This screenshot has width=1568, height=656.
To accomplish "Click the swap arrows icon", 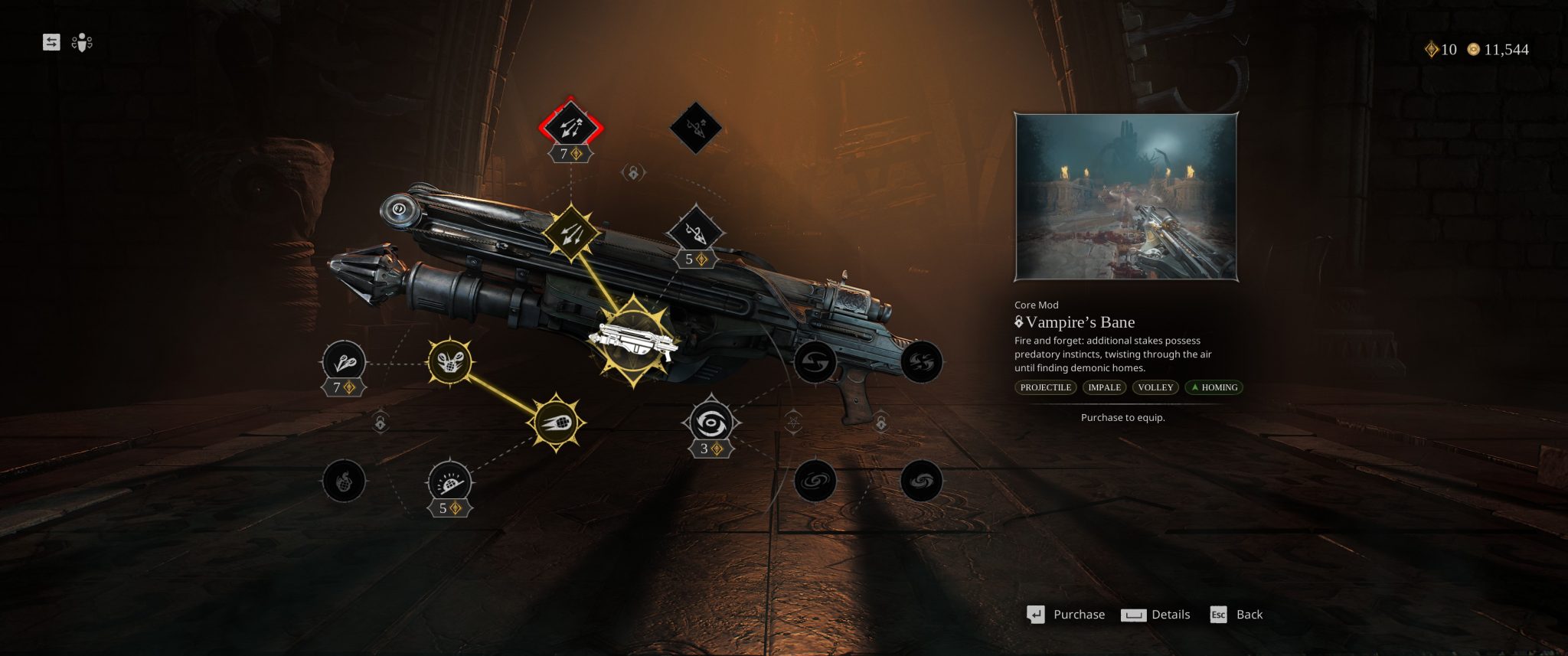I will (51, 42).
